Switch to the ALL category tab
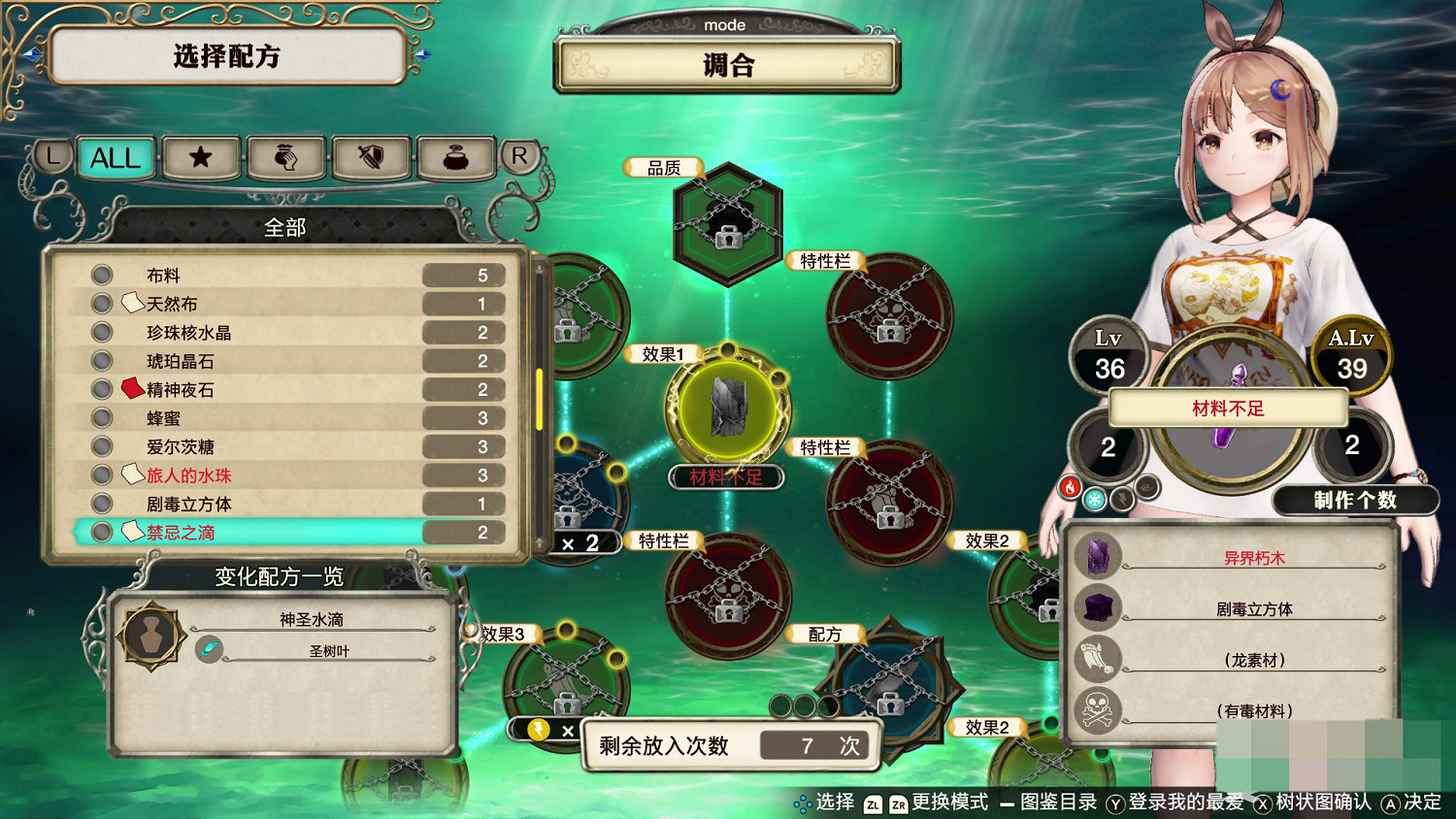This screenshot has width=1456, height=819. tap(115, 158)
